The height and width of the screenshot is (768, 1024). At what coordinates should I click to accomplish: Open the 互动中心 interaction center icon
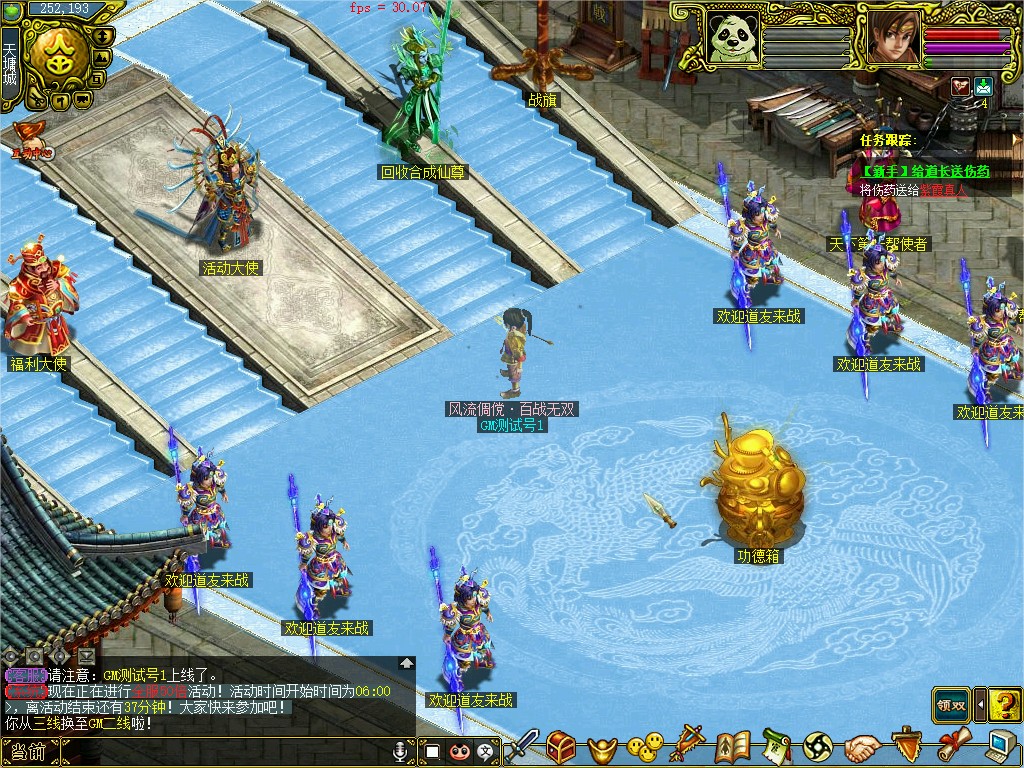[32, 140]
